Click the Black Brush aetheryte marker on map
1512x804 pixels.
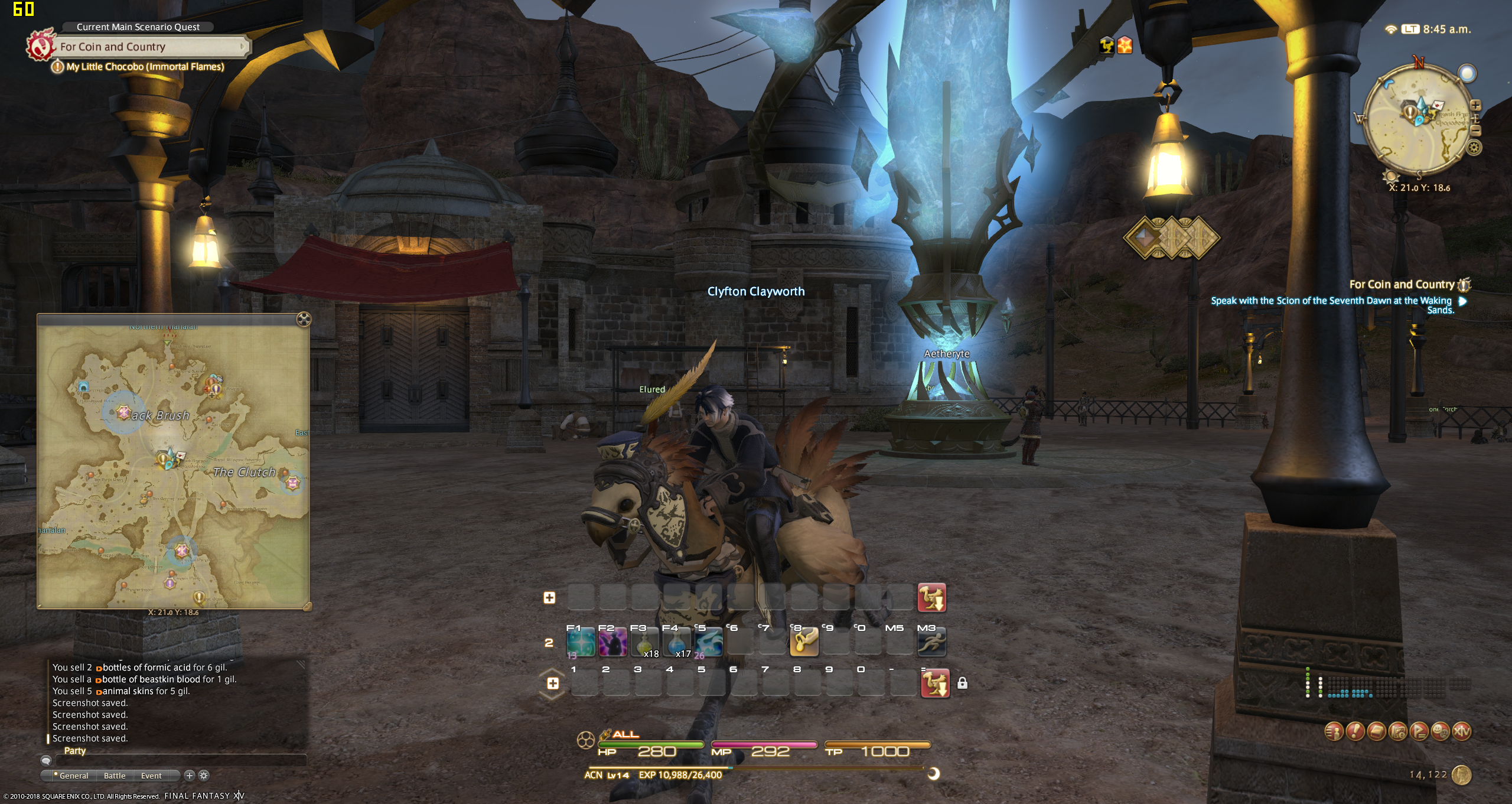click(123, 412)
